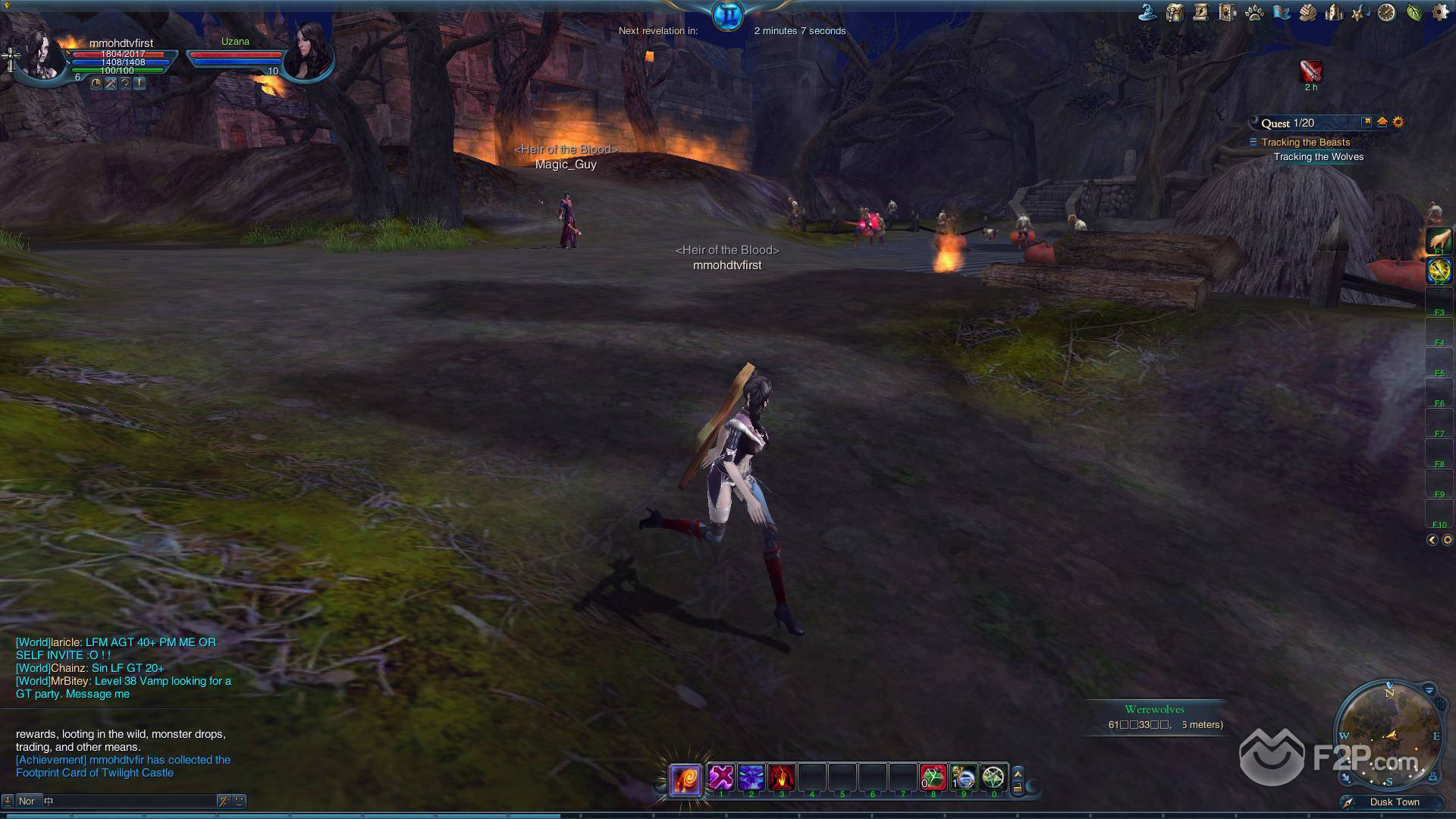The width and height of the screenshot is (1456, 819).
Task: Open the gear system settings
Action: tap(1439, 12)
